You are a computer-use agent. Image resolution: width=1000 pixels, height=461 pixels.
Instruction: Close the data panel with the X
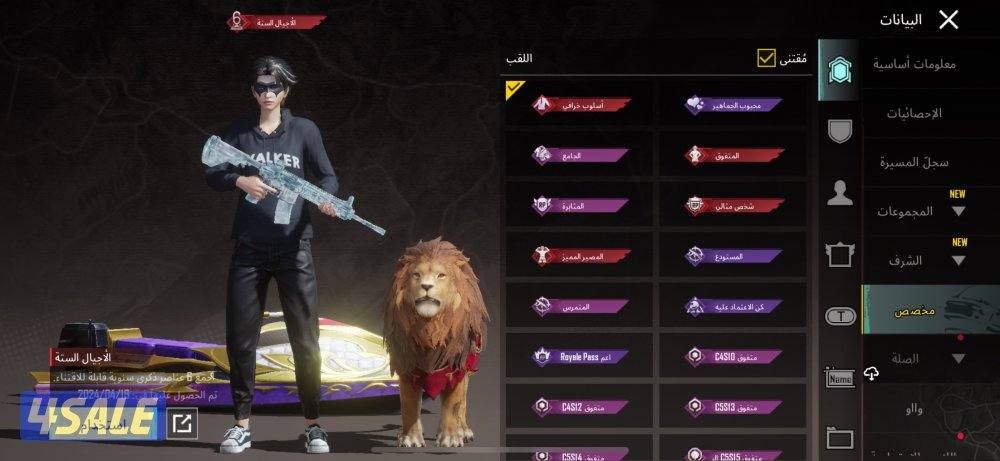pos(948,19)
